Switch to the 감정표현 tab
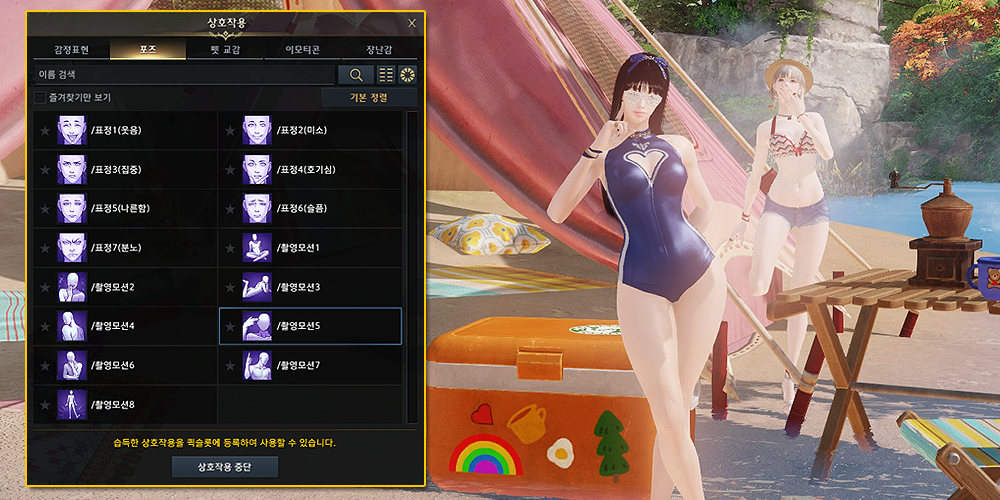The width and height of the screenshot is (1000, 500). point(70,50)
